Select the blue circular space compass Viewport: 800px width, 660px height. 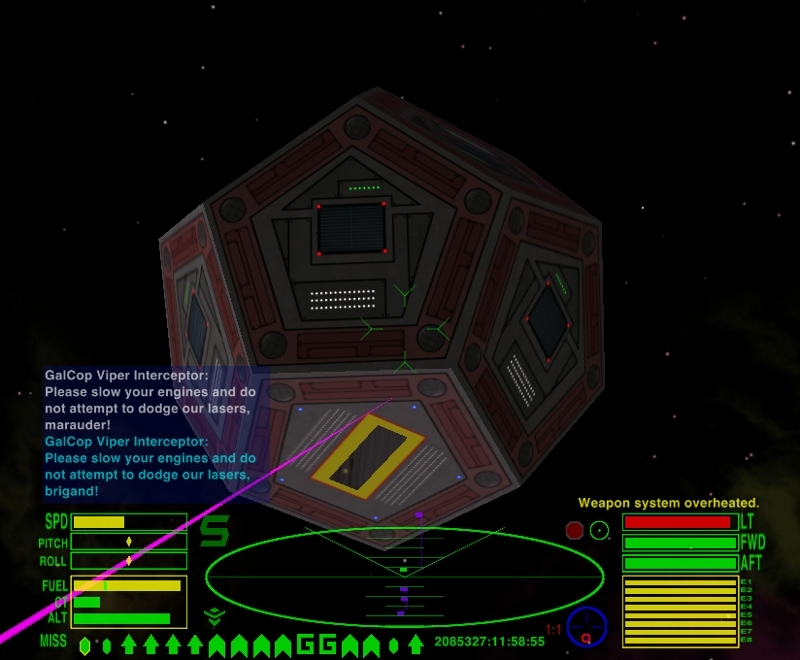tap(586, 626)
